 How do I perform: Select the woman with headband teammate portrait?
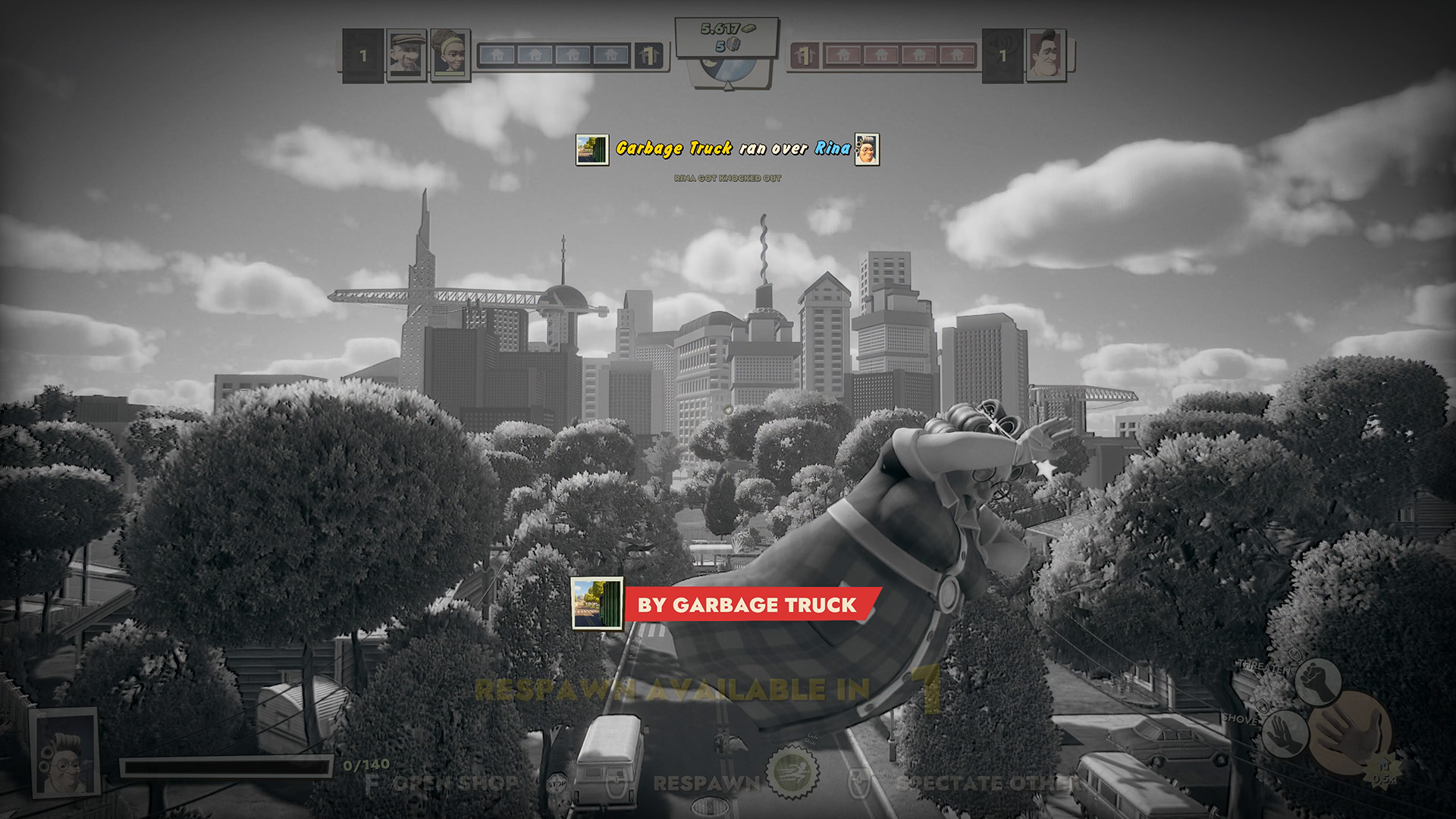[449, 53]
